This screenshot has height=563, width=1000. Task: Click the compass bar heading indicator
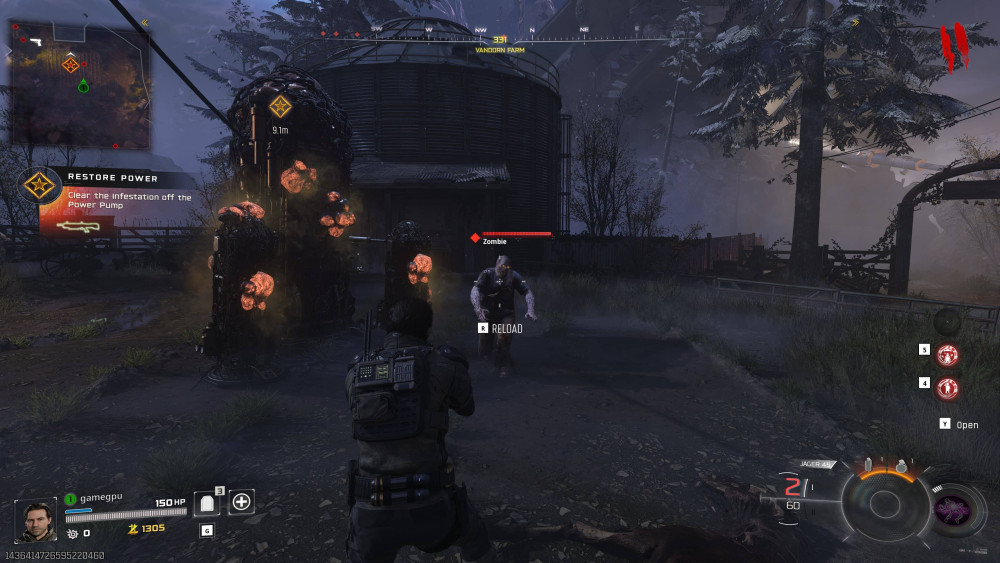click(500, 39)
